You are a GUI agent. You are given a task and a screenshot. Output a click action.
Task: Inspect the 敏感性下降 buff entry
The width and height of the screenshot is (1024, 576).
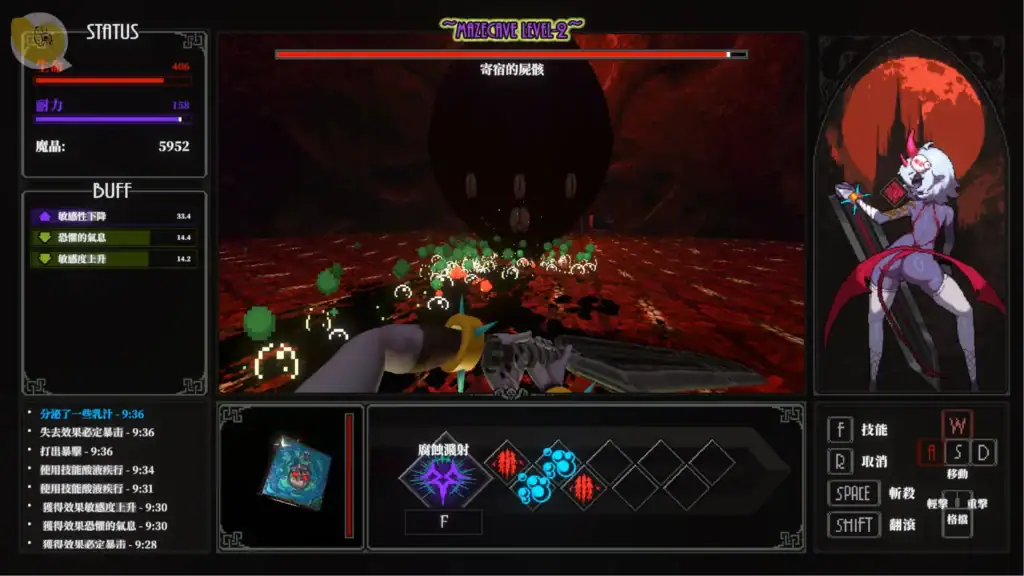click(113, 215)
